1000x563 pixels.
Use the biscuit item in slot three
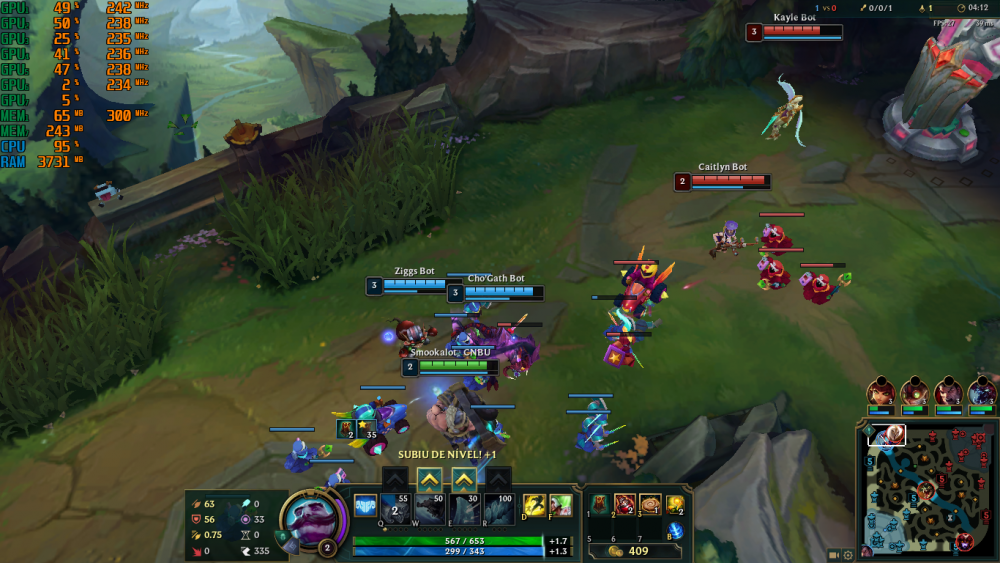650,504
